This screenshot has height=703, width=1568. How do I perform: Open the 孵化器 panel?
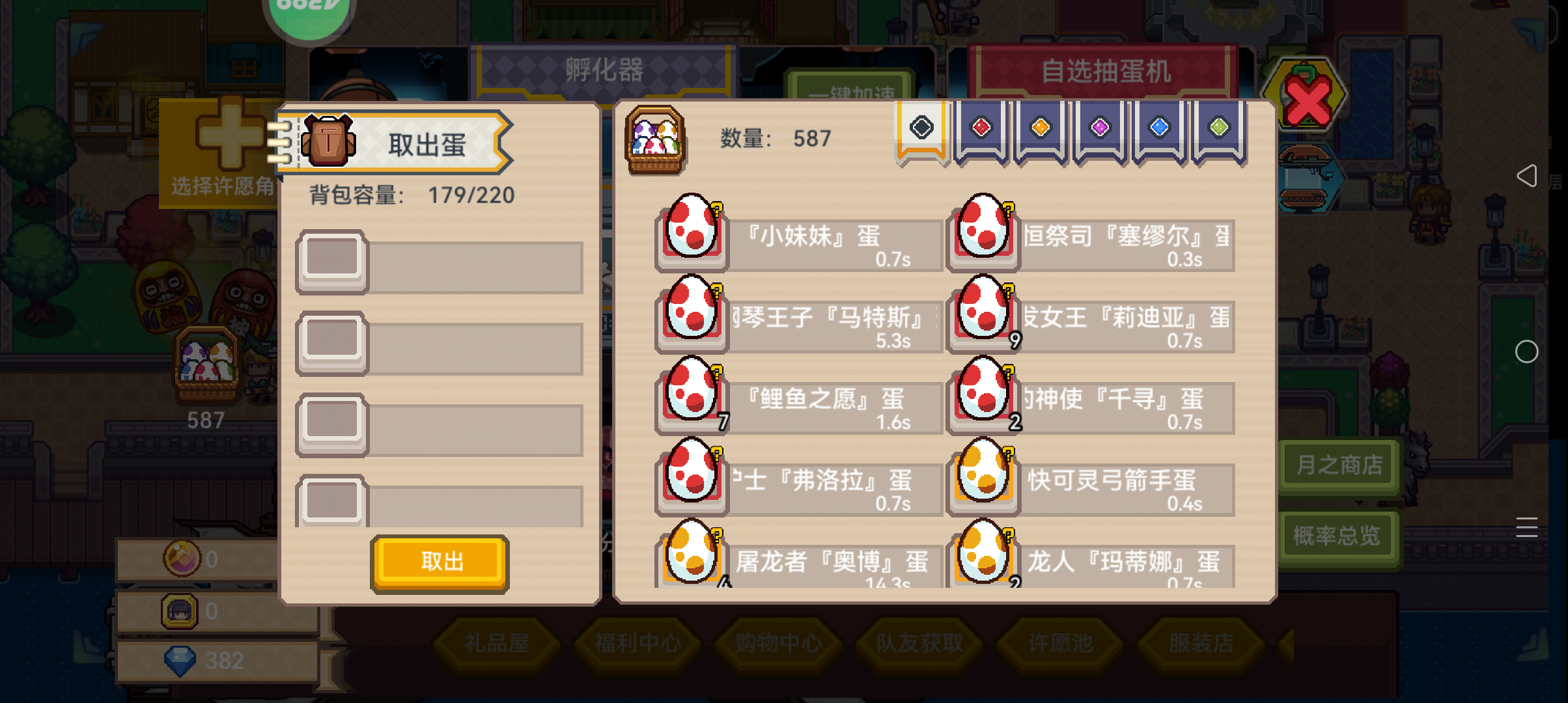pyautogui.click(x=604, y=70)
